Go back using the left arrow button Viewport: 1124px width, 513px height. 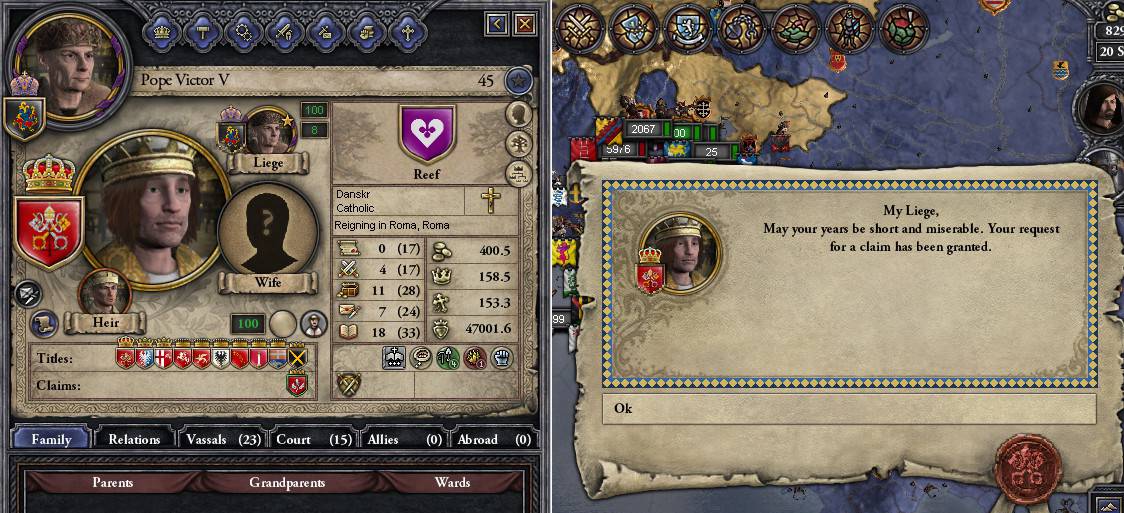497,23
